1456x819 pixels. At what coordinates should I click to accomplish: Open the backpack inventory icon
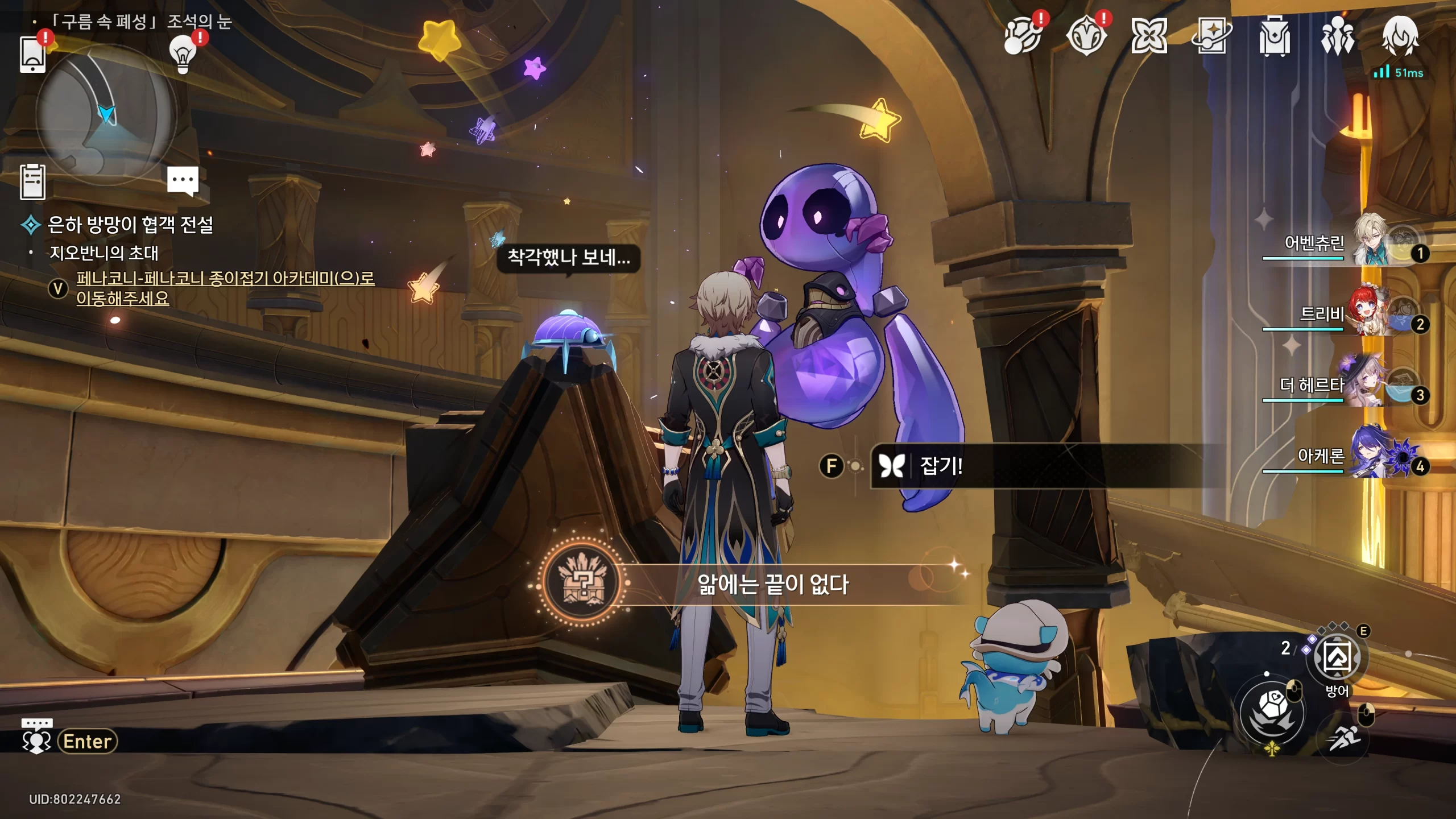click(x=1274, y=37)
